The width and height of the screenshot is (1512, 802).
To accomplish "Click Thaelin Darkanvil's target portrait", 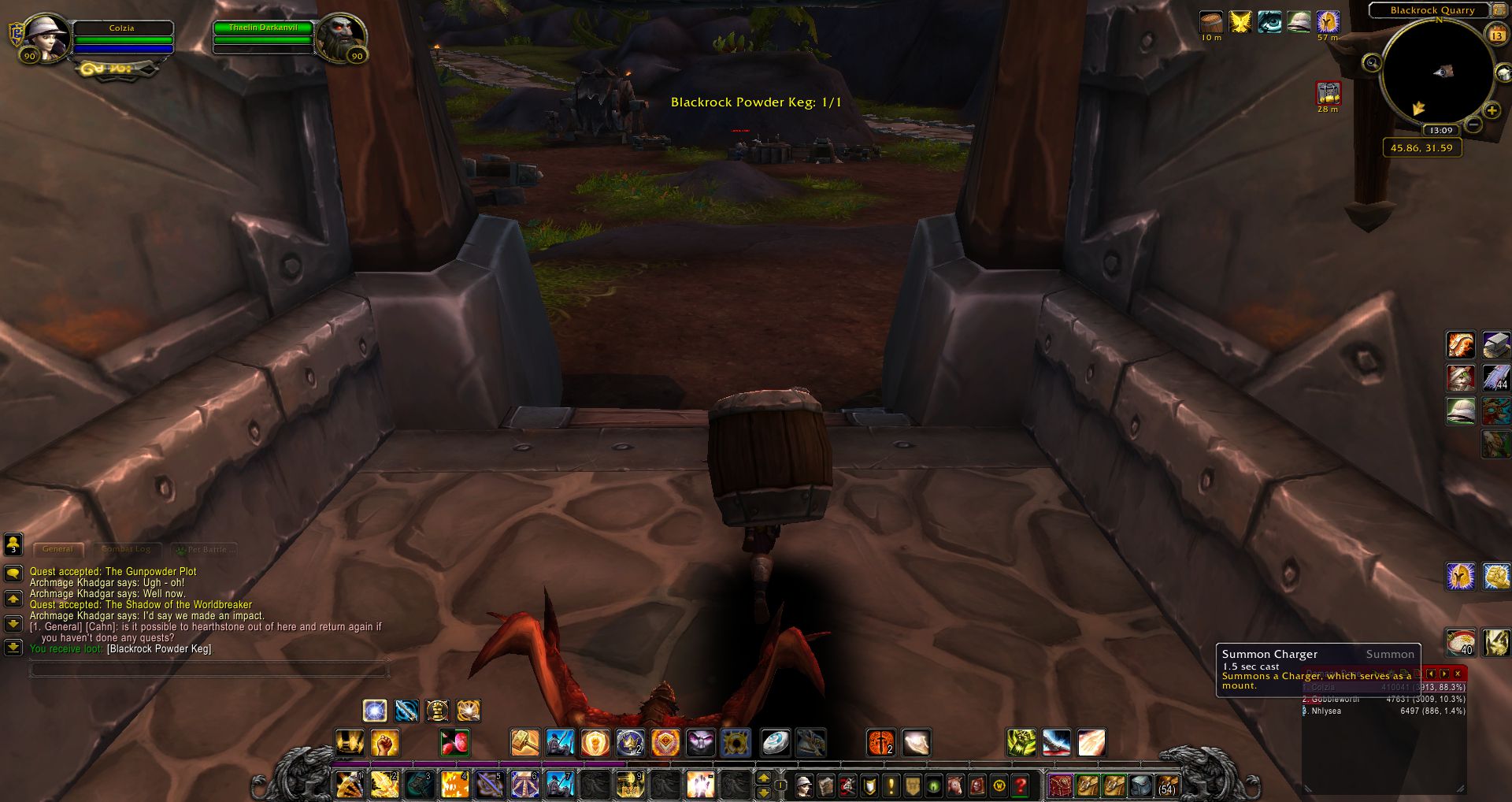I will (x=340, y=37).
